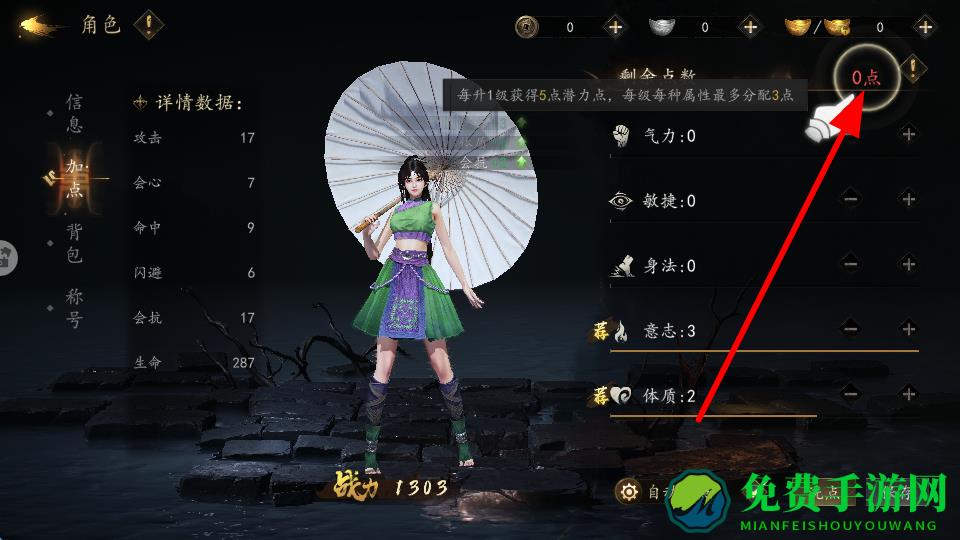Decrease 敏捷 with its minus button

[850, 199]
